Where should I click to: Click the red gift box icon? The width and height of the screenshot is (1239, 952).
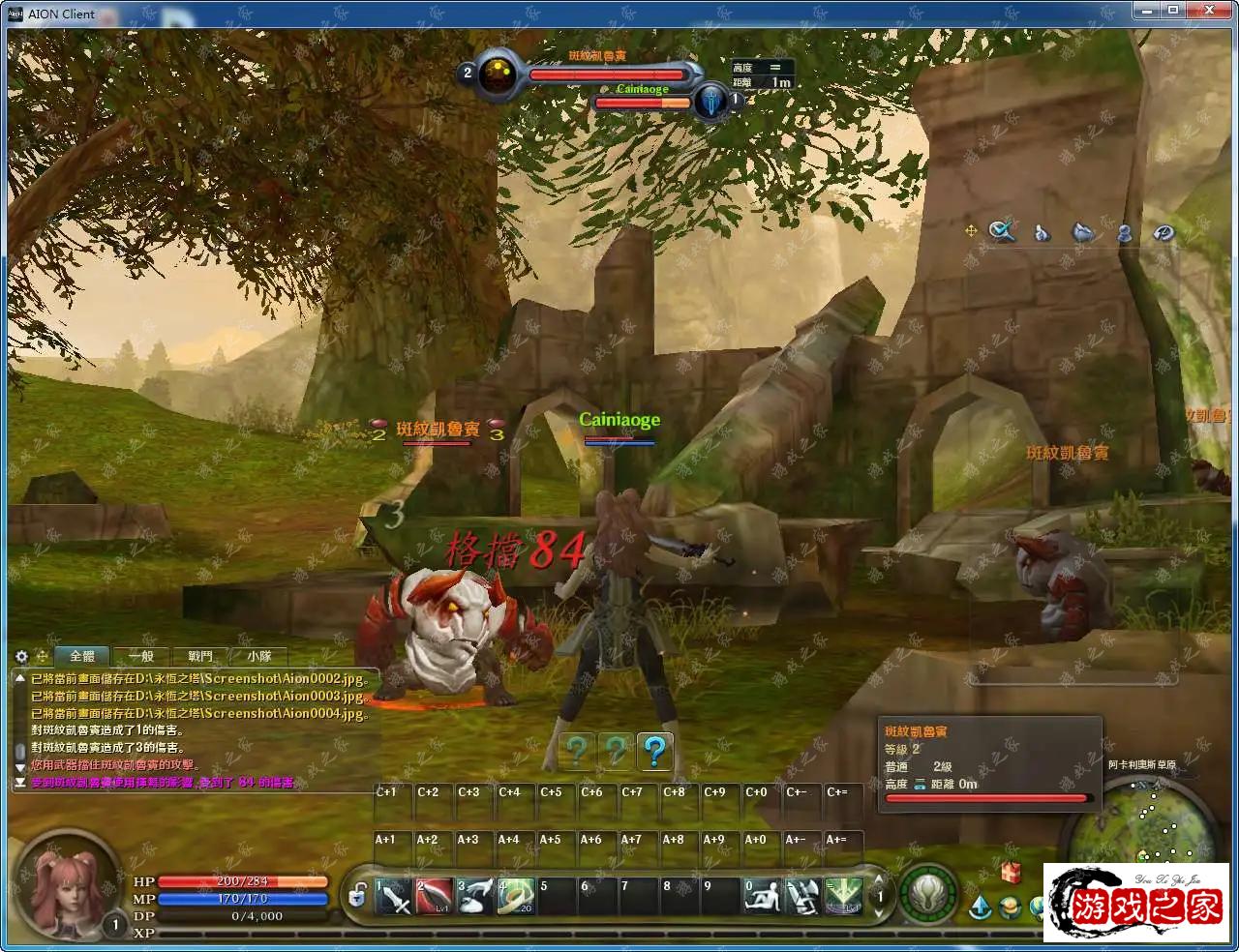[x=1012, y=872]
